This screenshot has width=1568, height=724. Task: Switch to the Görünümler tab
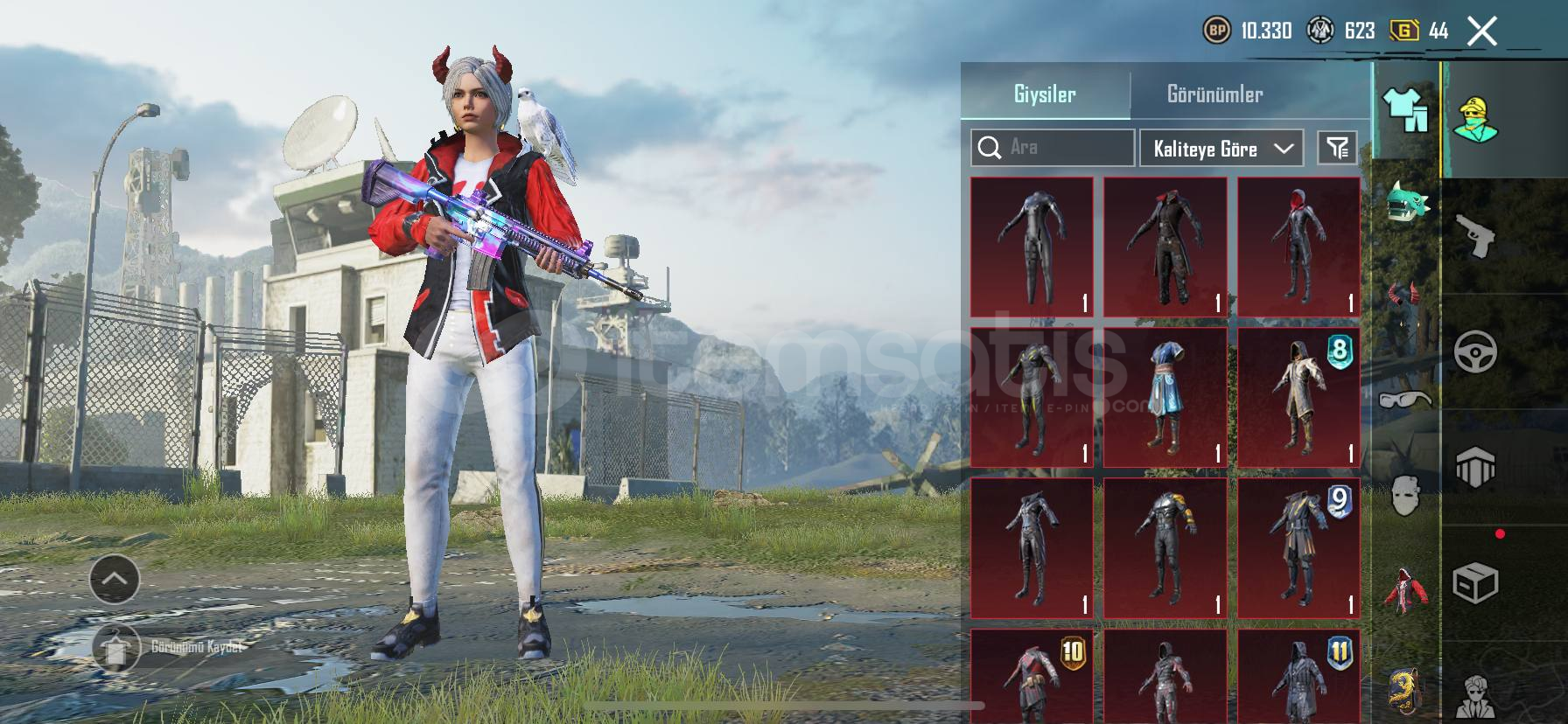point(1214,94)
